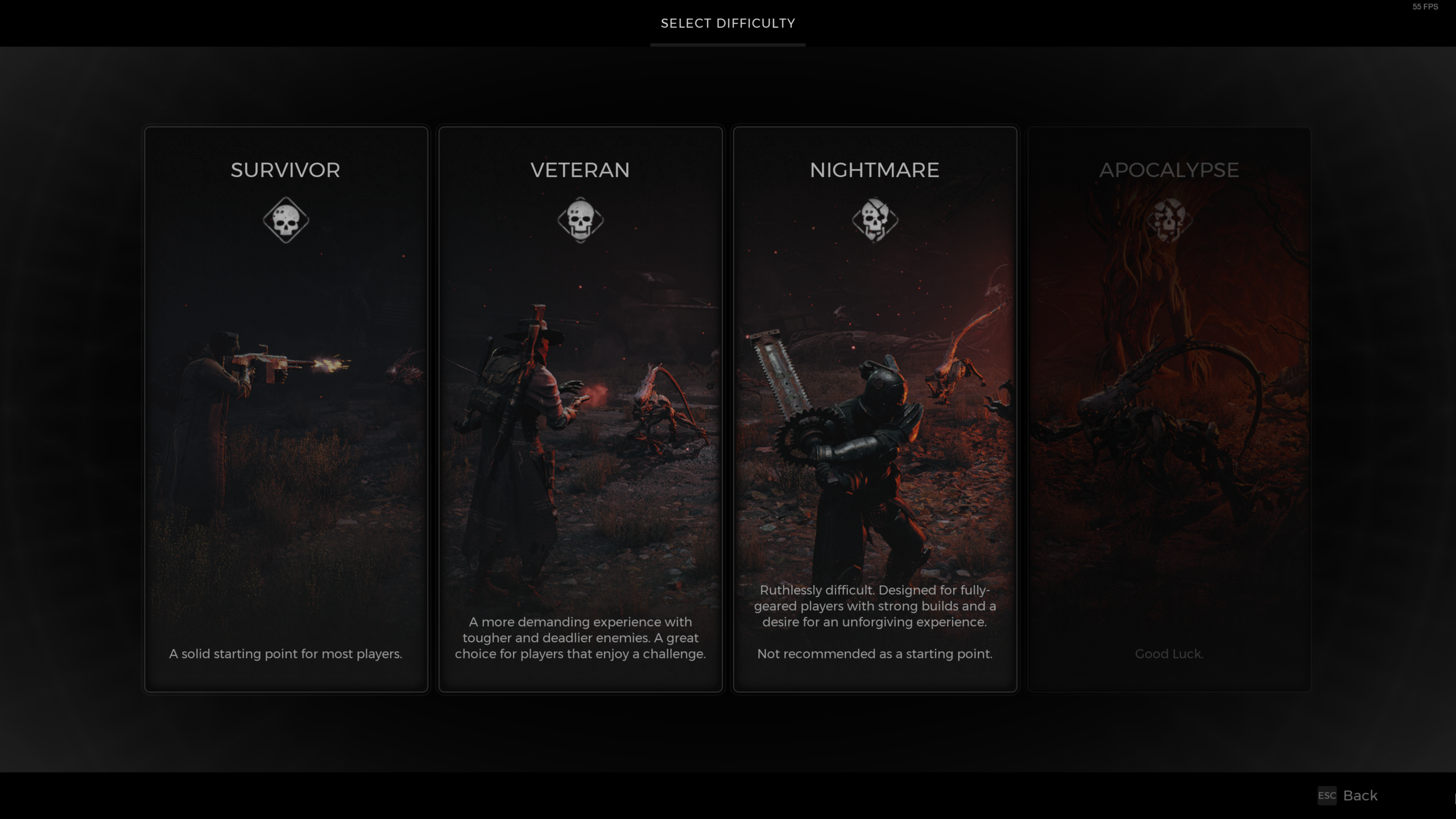The image size is (1456, 819).
Task: Select the greyed-out Apocalypse difficulty card
Action: coord(1169,409)
